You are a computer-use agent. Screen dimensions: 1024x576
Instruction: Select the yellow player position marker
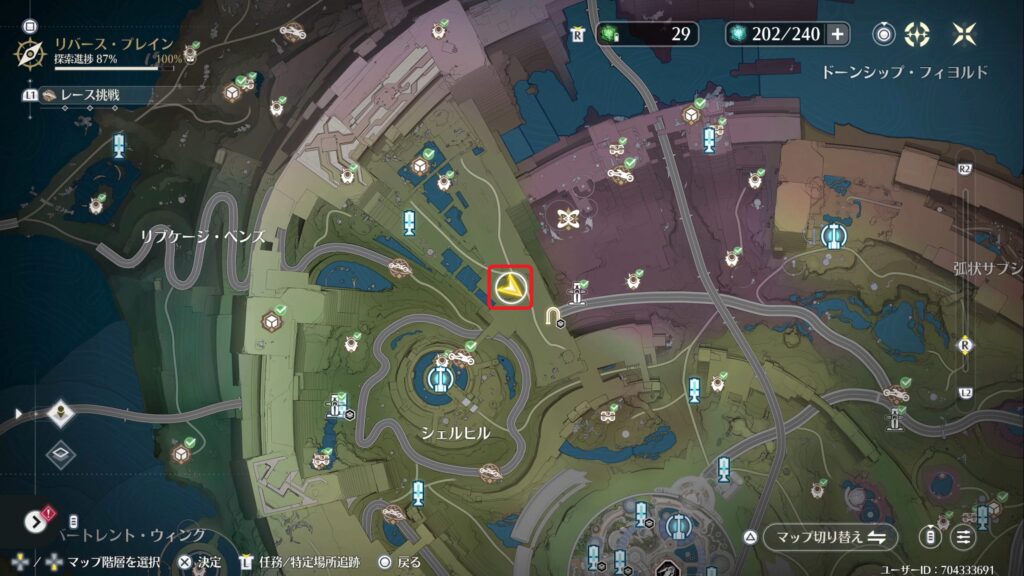pyautogui.click(x=511, y=289)
